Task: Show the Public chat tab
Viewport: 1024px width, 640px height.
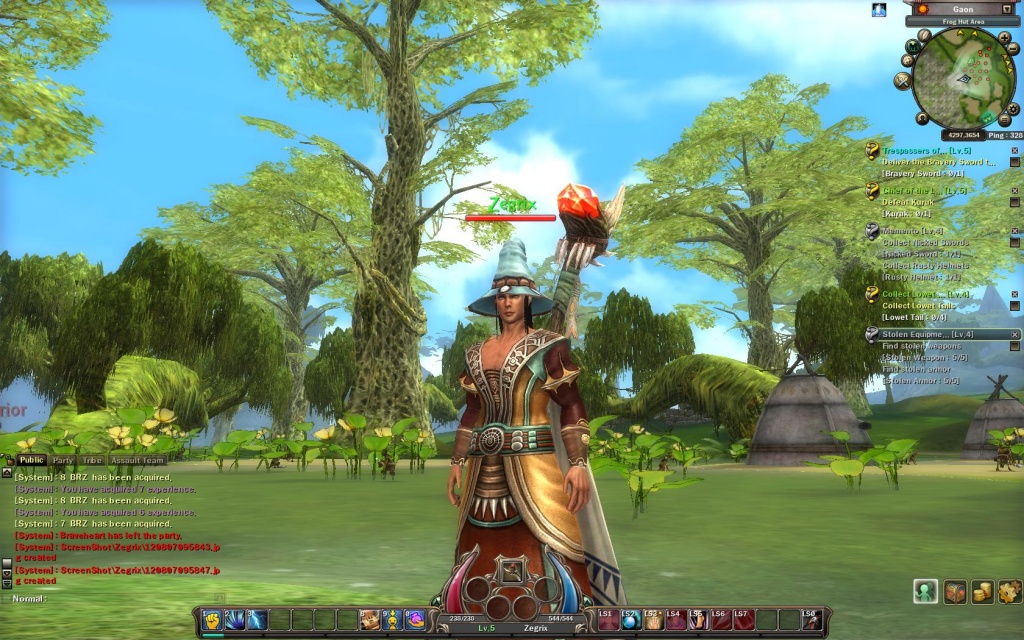Action: pyautogui.click(x=31, y=461)
